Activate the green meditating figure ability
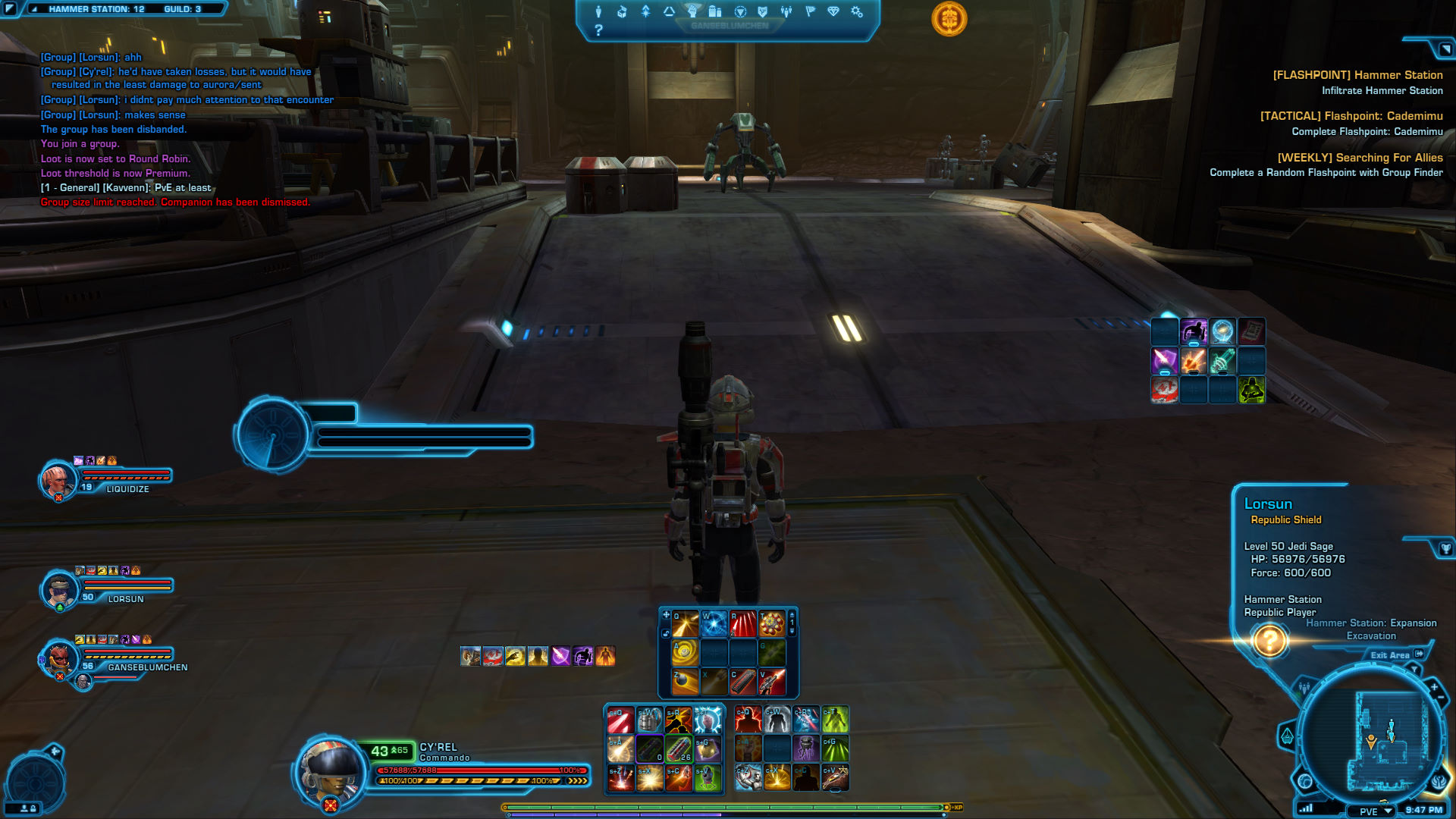1456x819 pixels. pyautogui.click(x=1251, y=390)
